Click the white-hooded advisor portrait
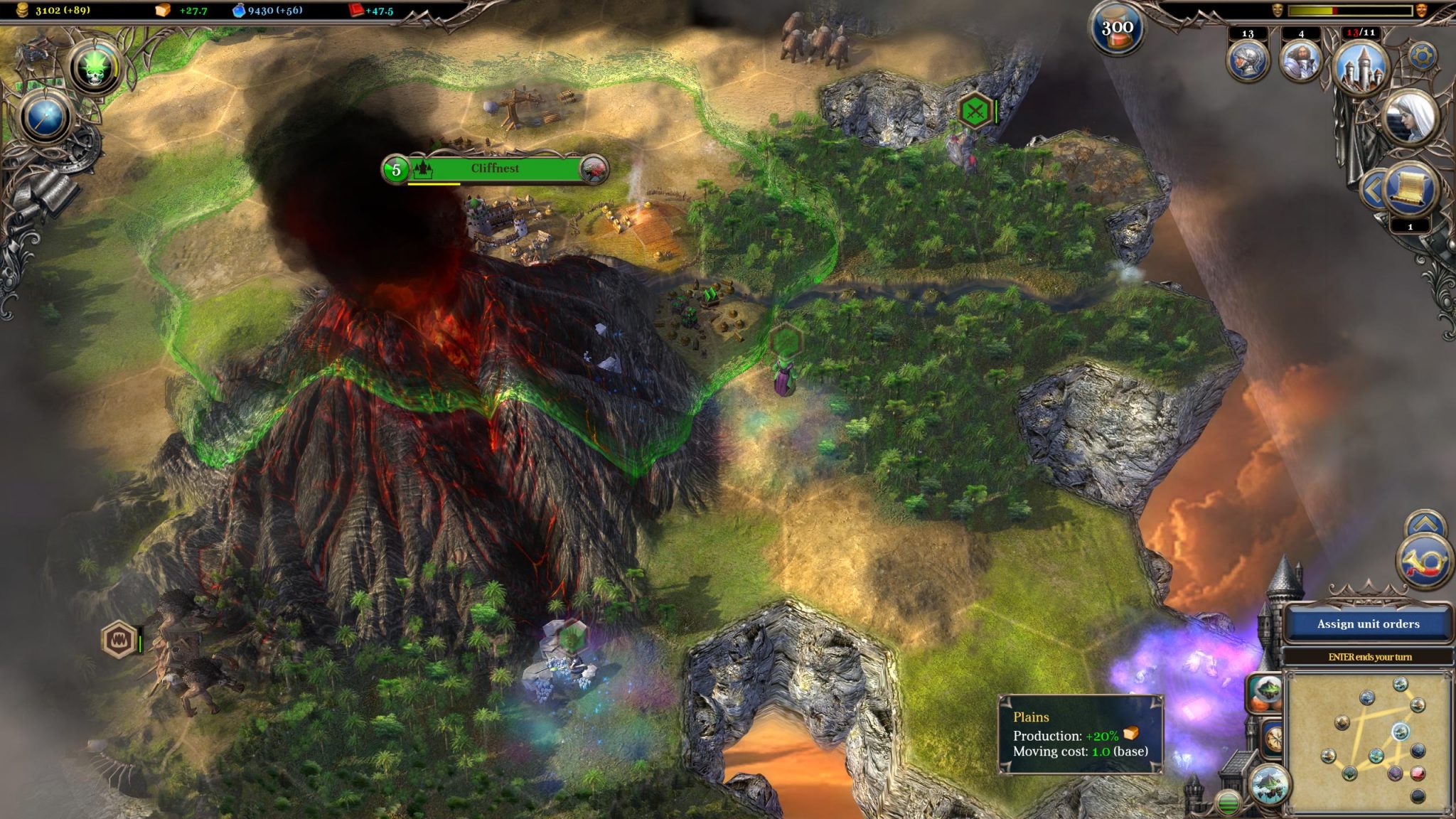1456x819 pixels. click(1412, 117)
